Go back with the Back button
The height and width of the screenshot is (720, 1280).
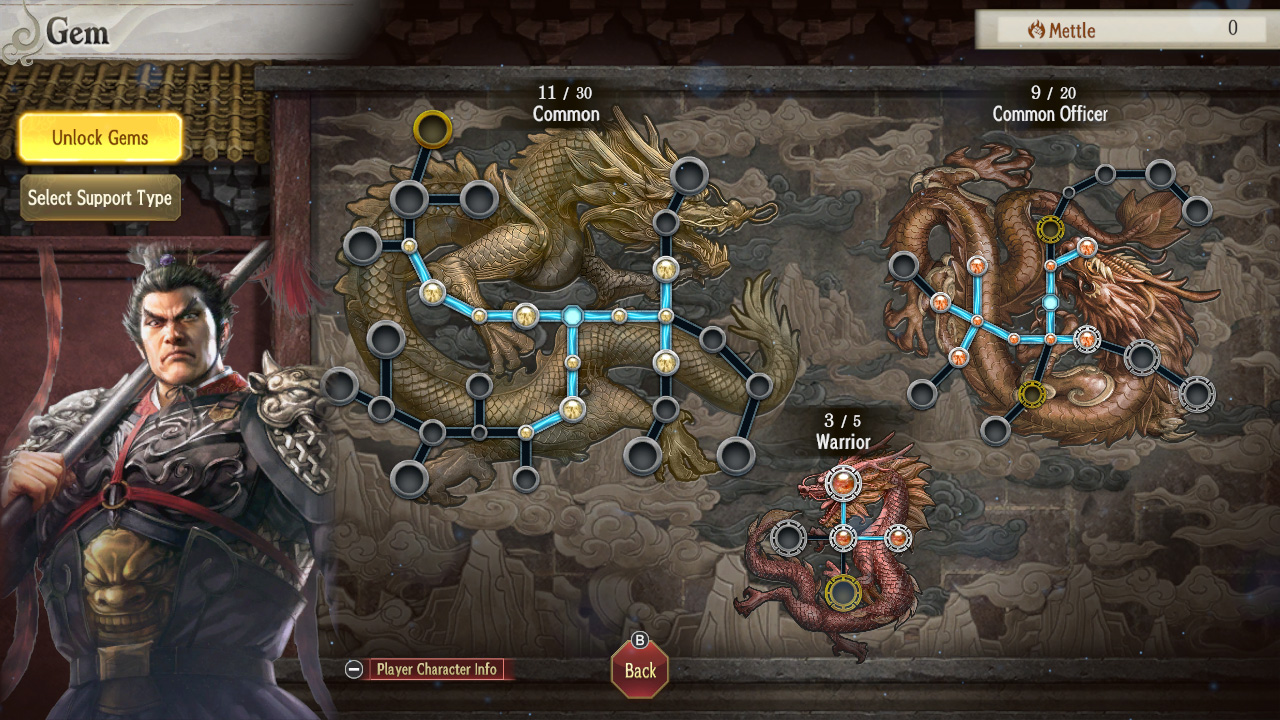(640, 670)
